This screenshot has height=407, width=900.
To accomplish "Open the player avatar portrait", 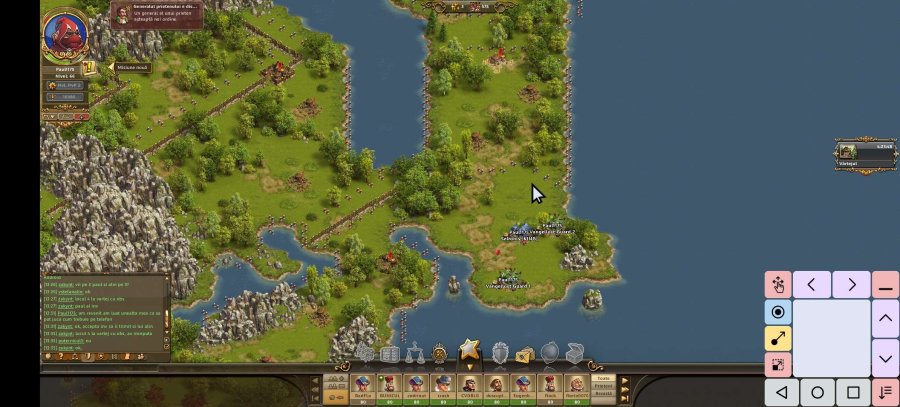I will coord(65,37).
